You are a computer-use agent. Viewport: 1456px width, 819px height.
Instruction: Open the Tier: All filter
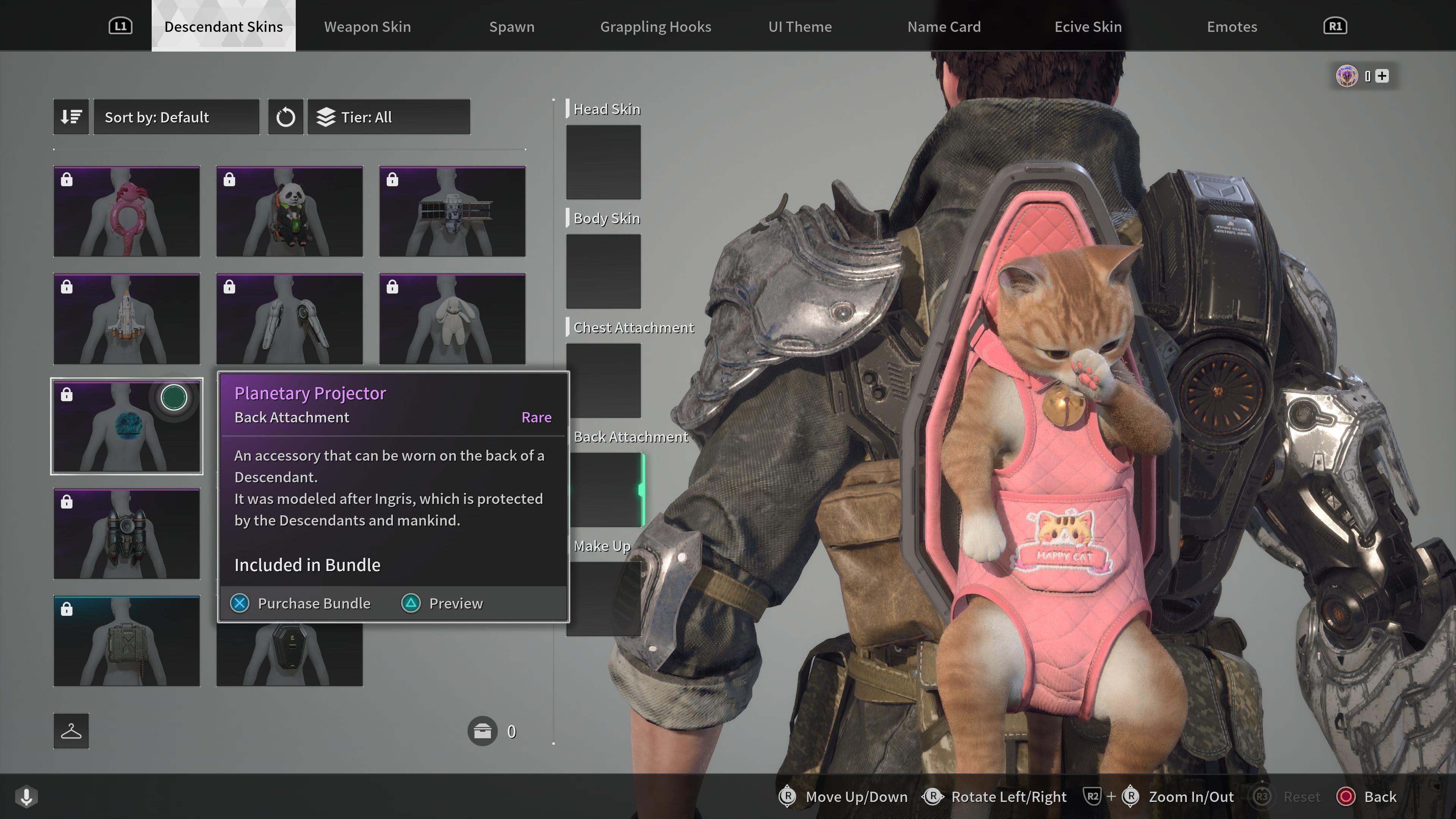tap(388, 117)
